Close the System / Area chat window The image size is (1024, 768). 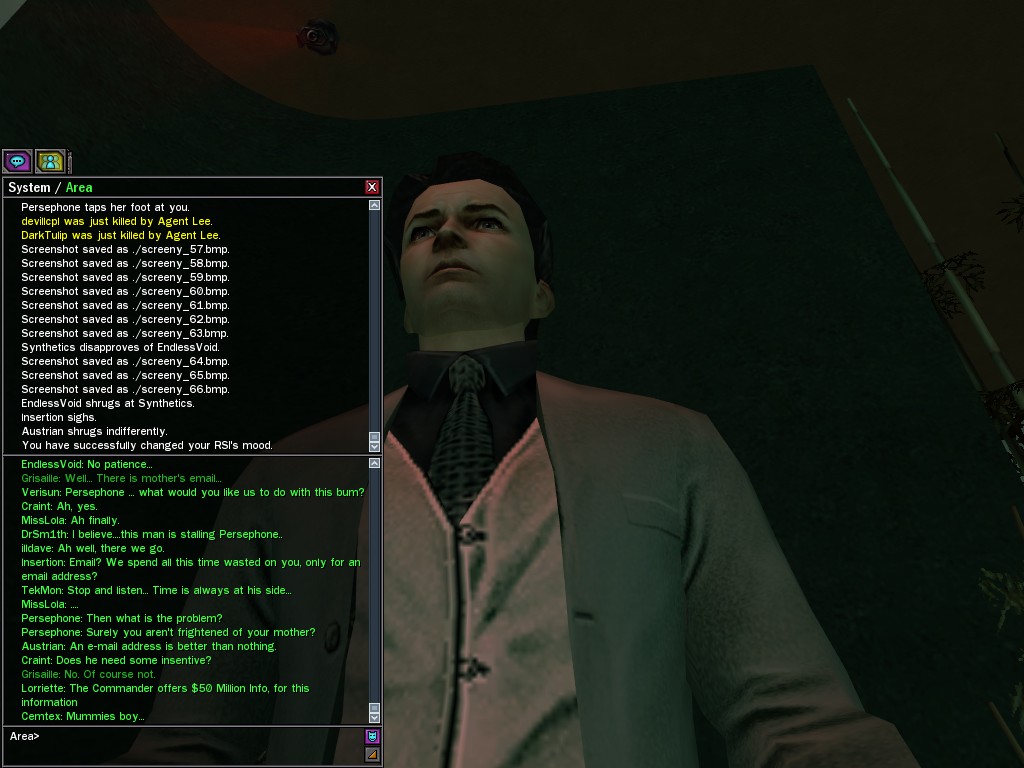point(372,187)
